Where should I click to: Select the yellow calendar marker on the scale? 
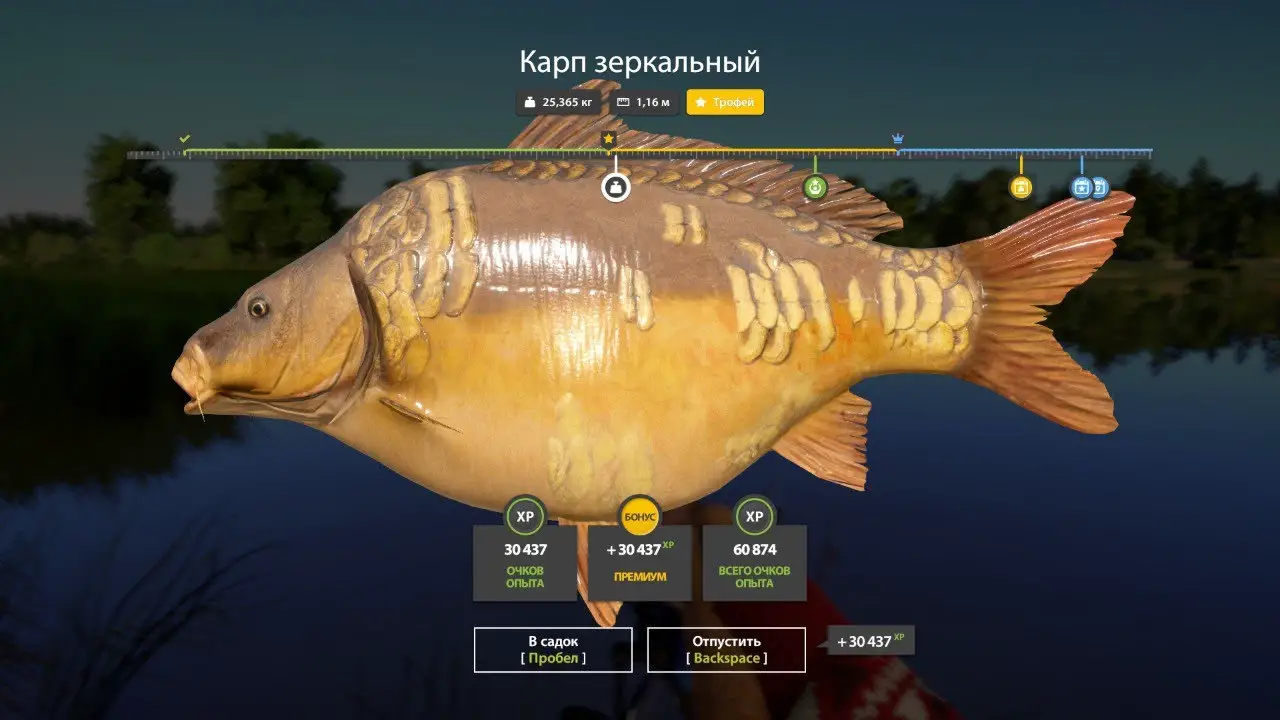tap(1020, 187)
